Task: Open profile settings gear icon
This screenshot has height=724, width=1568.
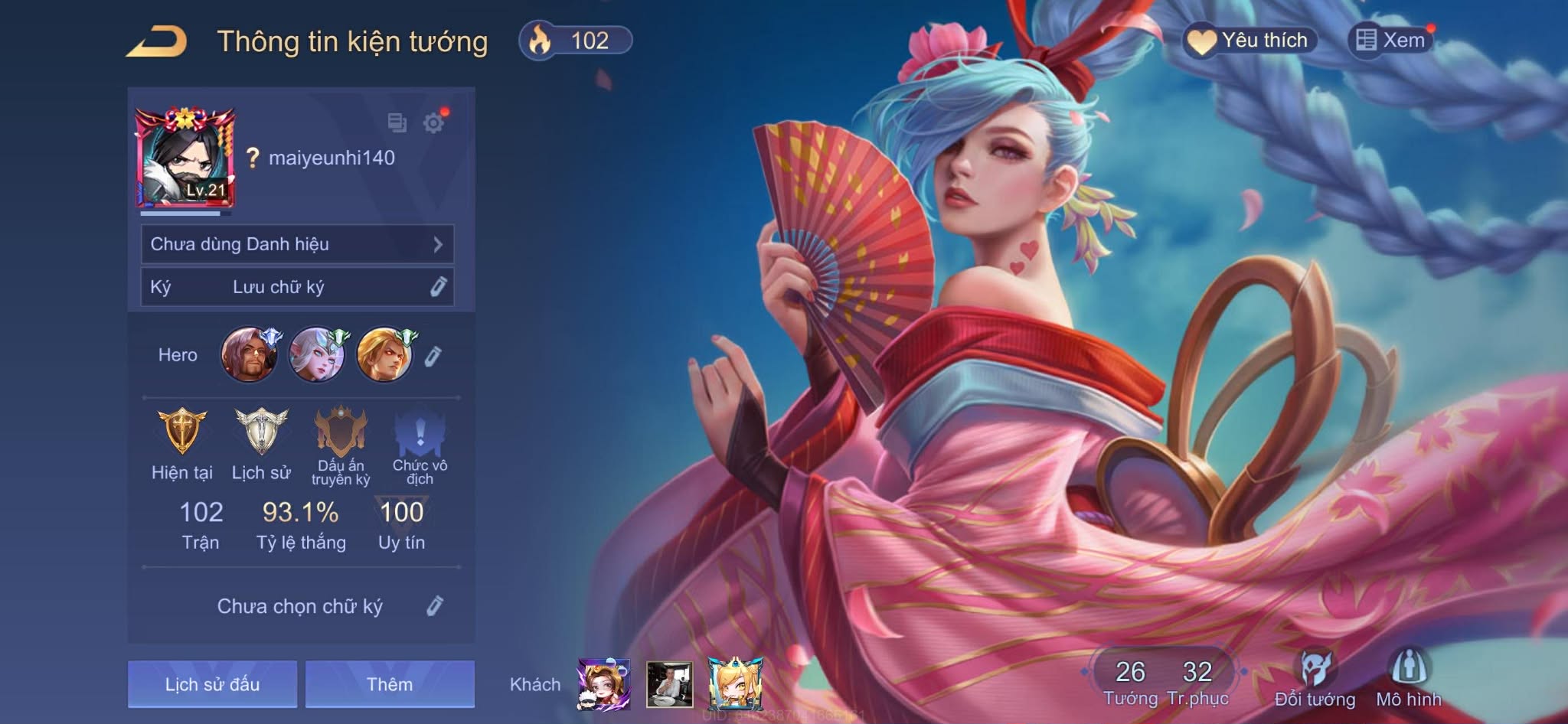Action: 433,122
